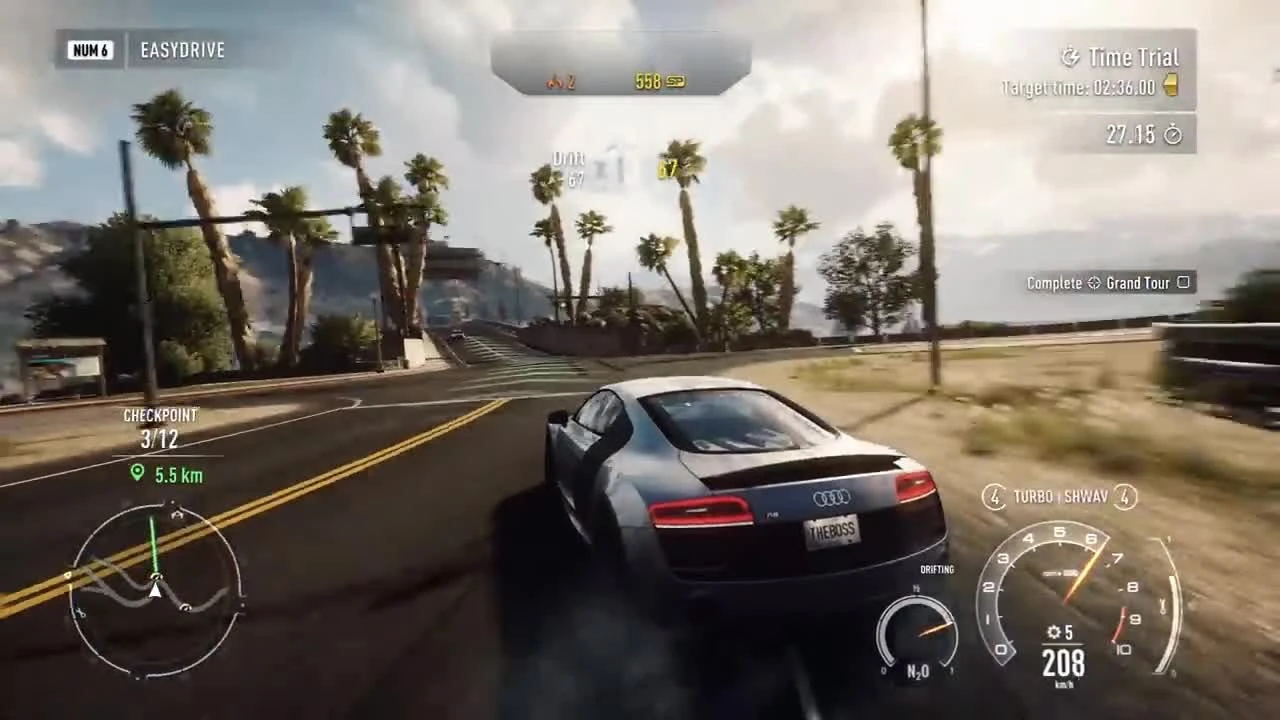Click the NUM 6 keybind badge

(x=90, y=50)
